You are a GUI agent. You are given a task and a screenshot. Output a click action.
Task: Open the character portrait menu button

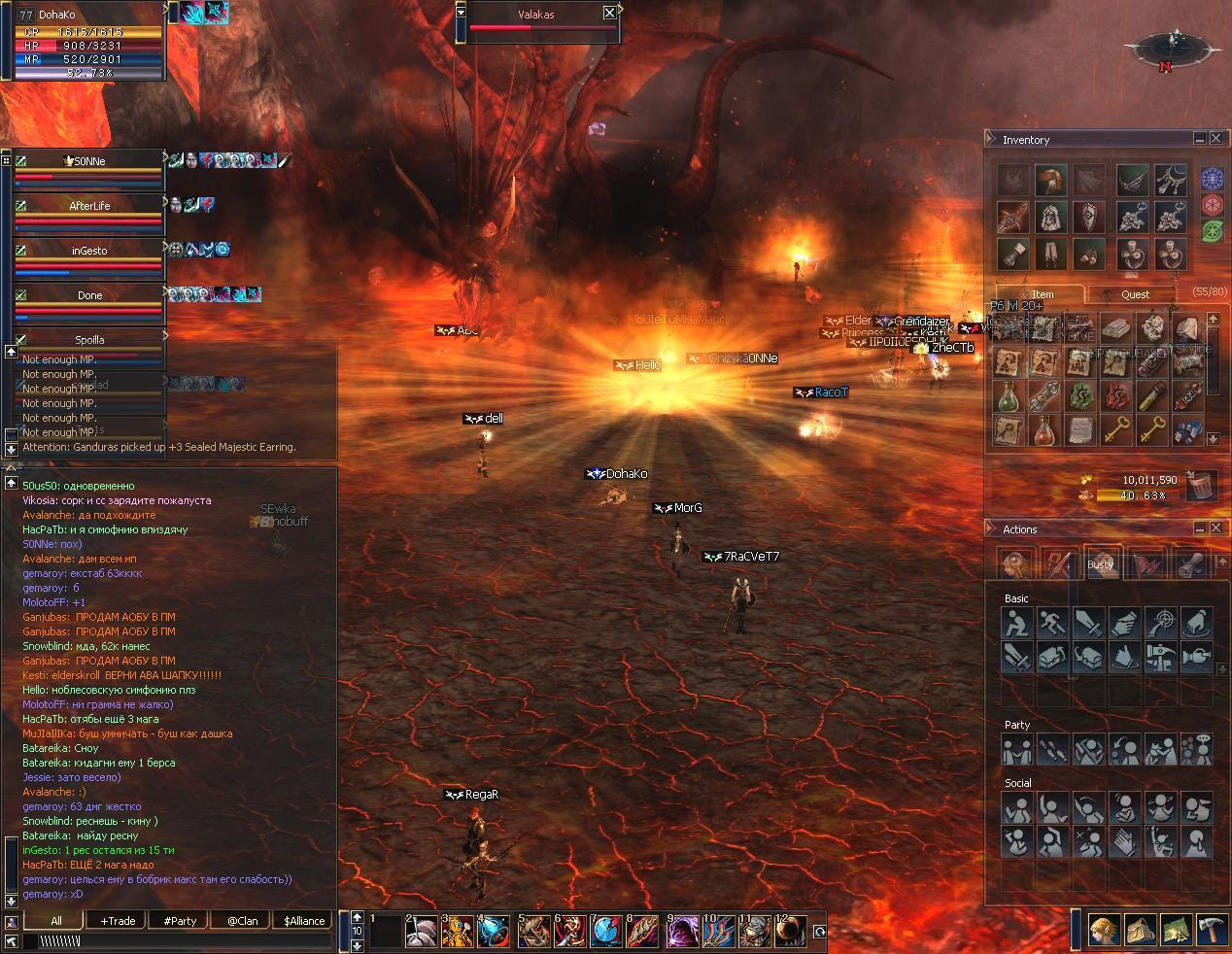click(1103, 931)
